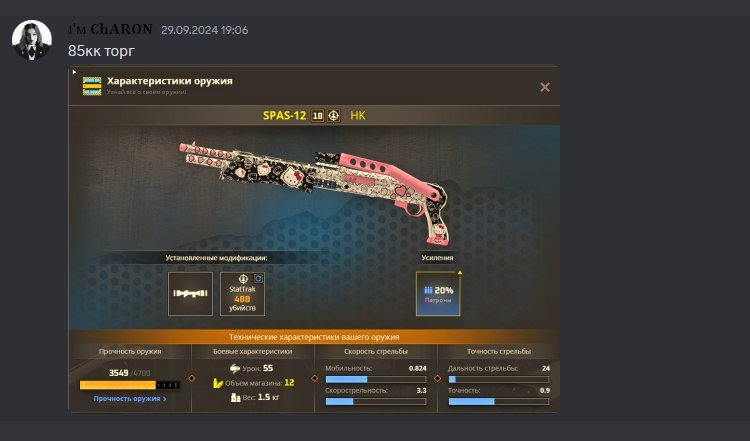Image resolution: width=750 pixels, height=441 pixels.
Task: Close the weapon characteristics window
Action: pyautogui.click(x=545, y=87)
